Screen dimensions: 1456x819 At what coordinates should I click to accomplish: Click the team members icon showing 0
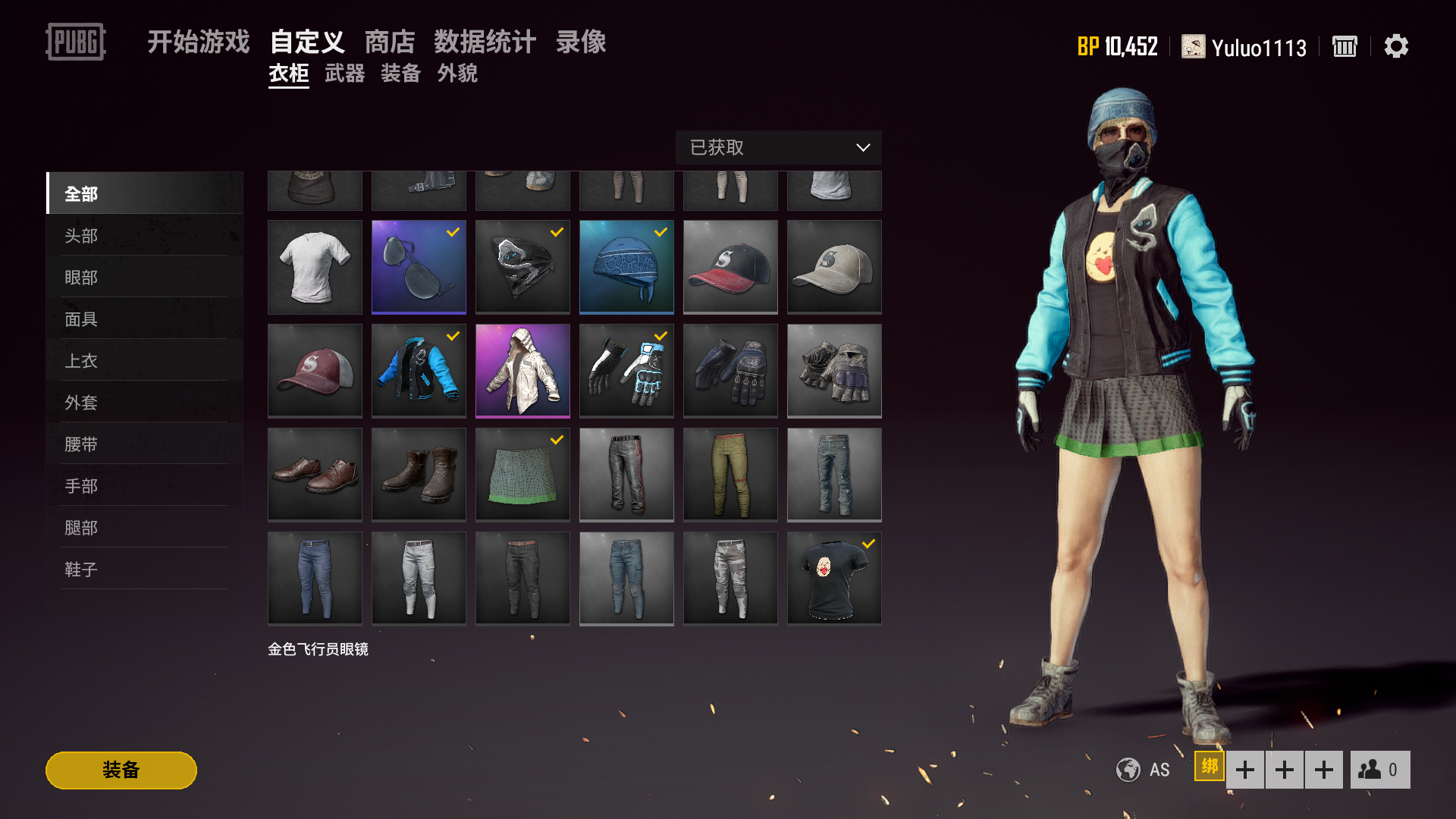point(1379,769)
